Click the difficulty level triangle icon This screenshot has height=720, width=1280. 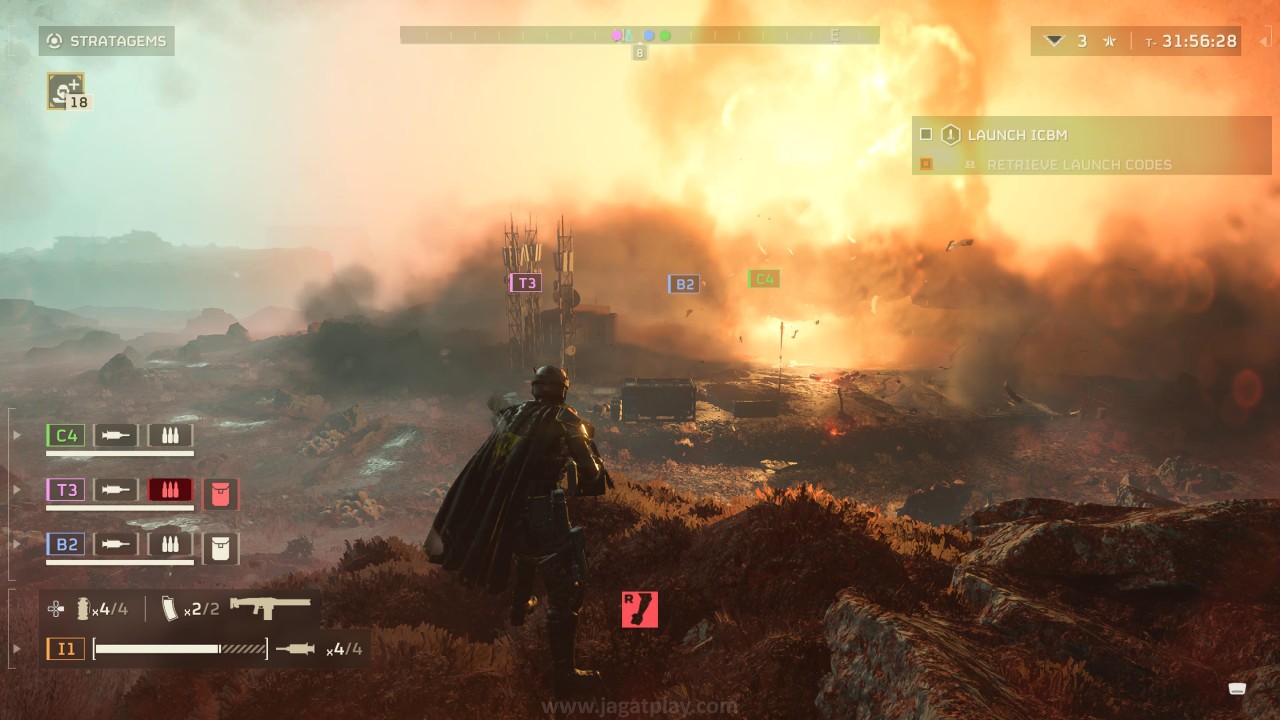coord(1053,41)
